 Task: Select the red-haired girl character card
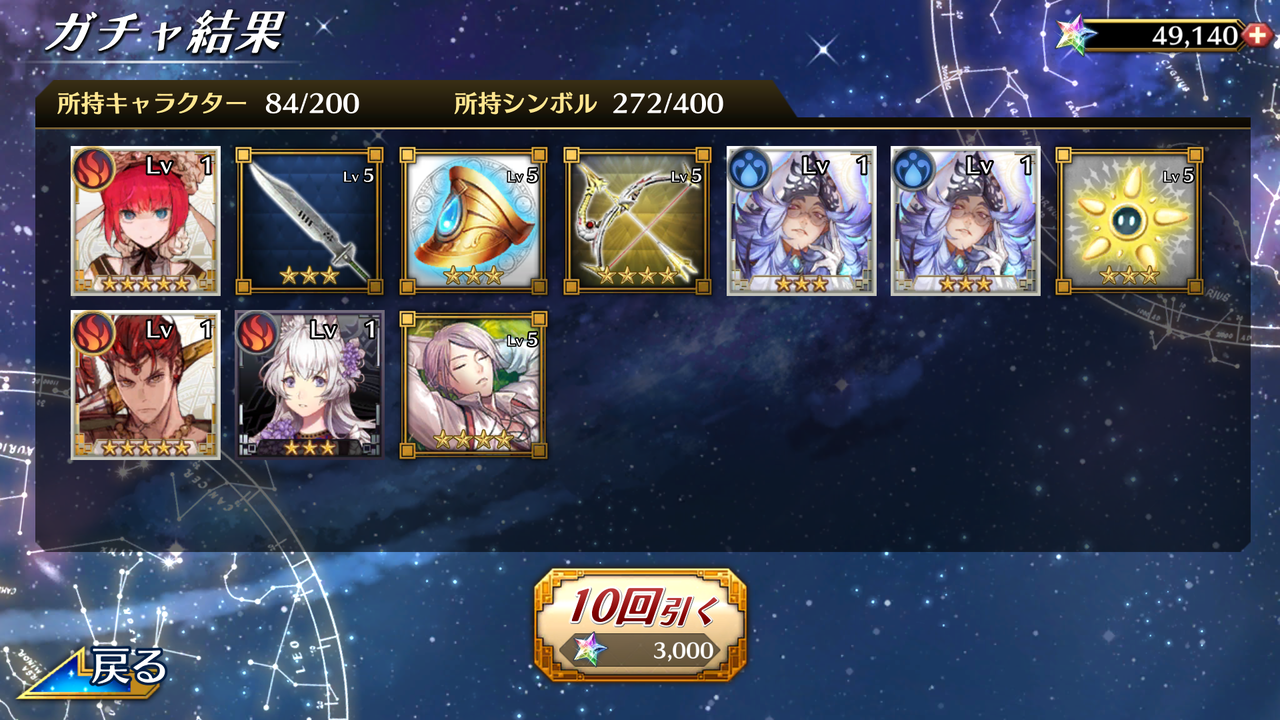click(x=144, y=221)
